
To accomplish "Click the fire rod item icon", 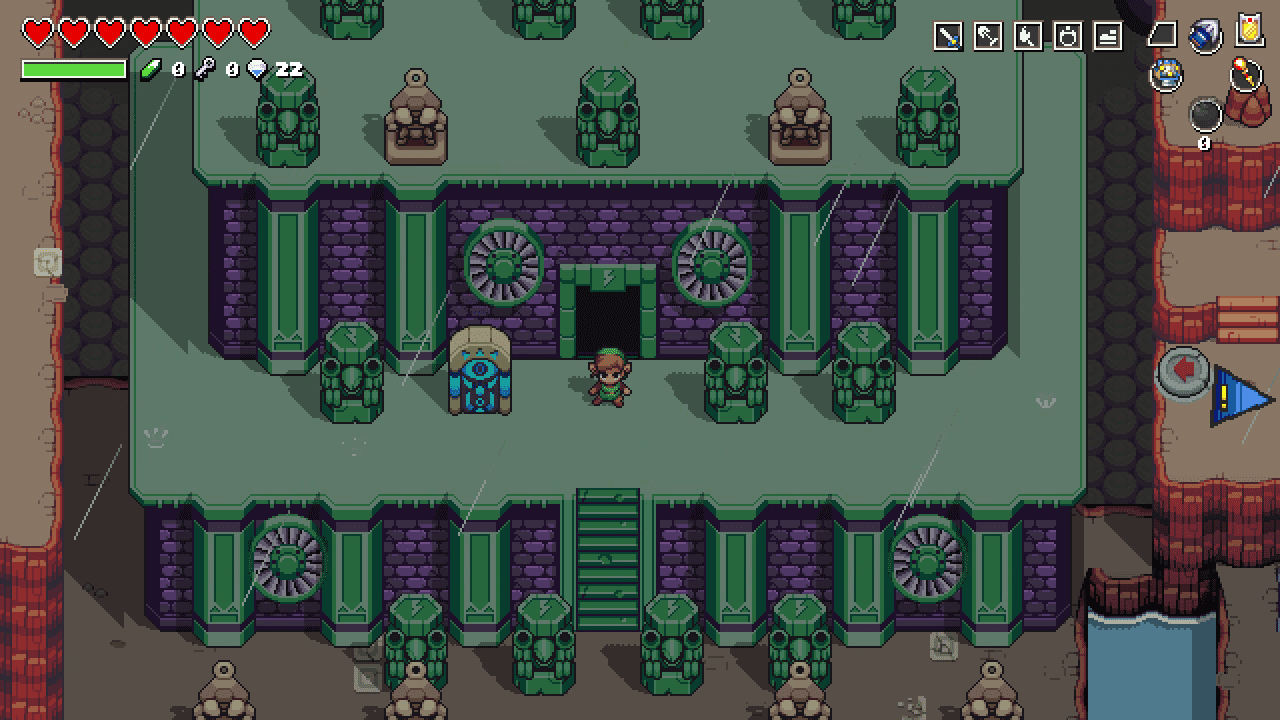I will click(x=1245, y=74).
